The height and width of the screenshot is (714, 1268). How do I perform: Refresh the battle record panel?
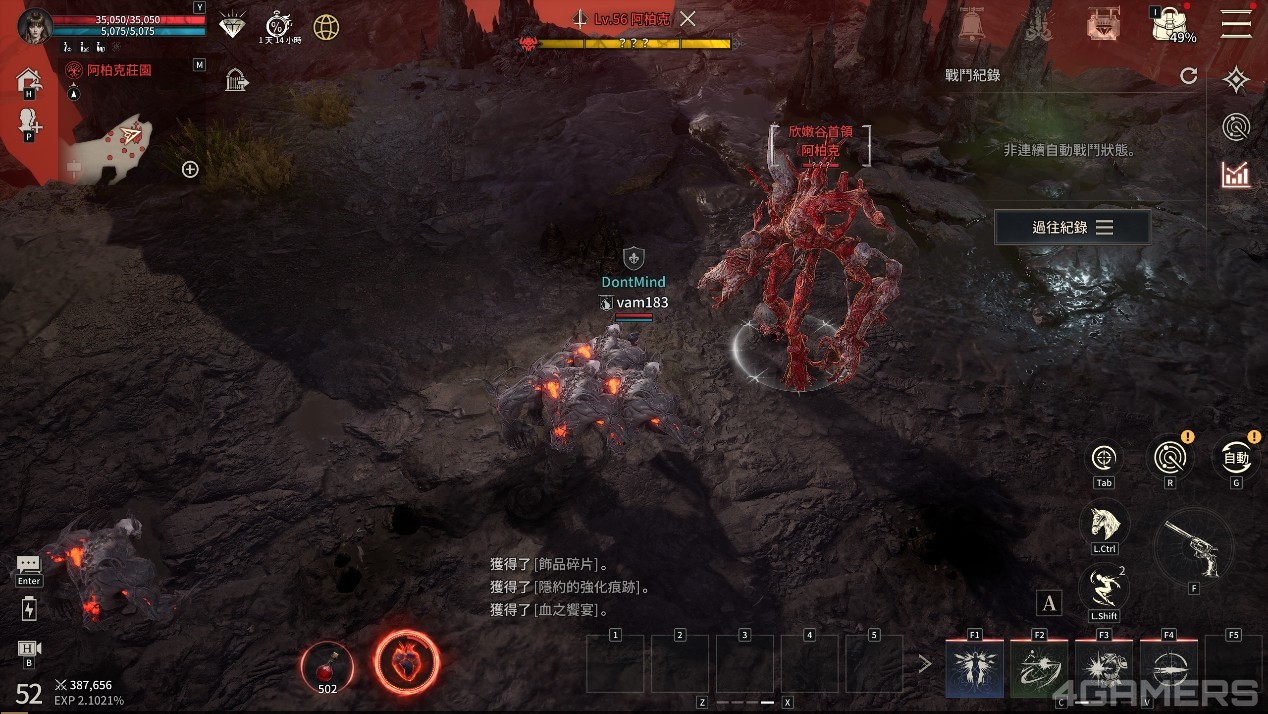1188,76
